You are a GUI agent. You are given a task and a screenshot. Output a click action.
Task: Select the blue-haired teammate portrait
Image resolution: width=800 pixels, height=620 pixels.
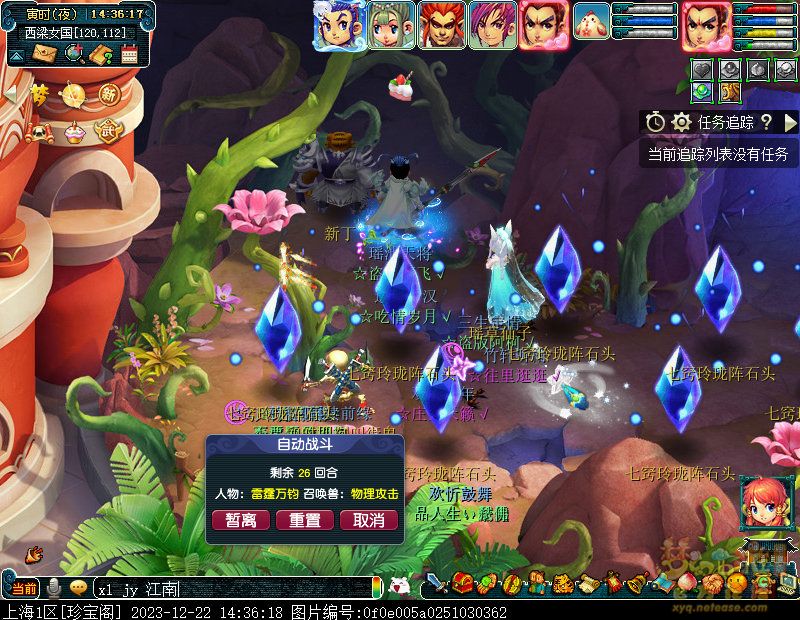(337, 25)
